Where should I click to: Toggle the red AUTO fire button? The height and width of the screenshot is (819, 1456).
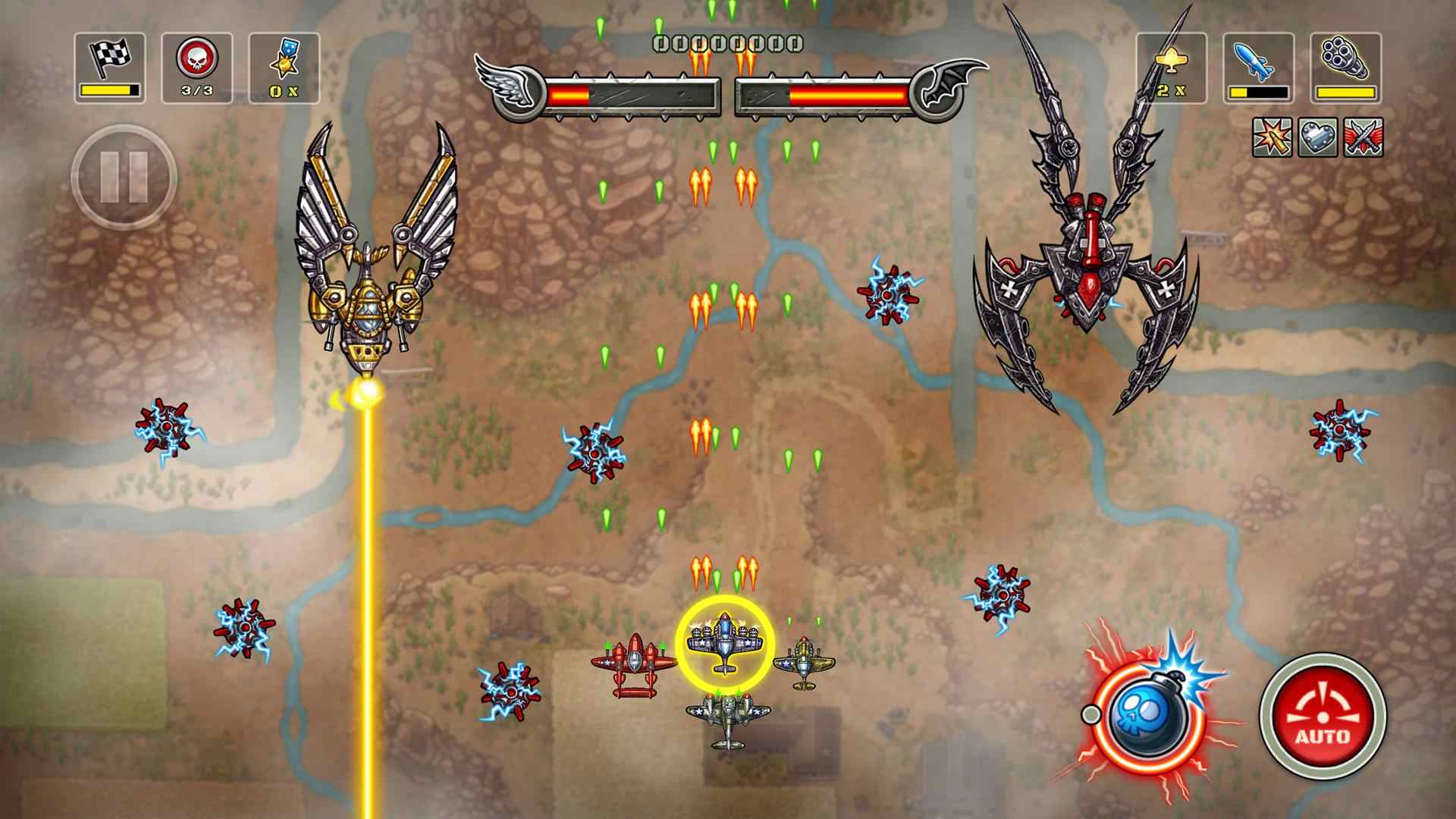(x=1323, y=716)
